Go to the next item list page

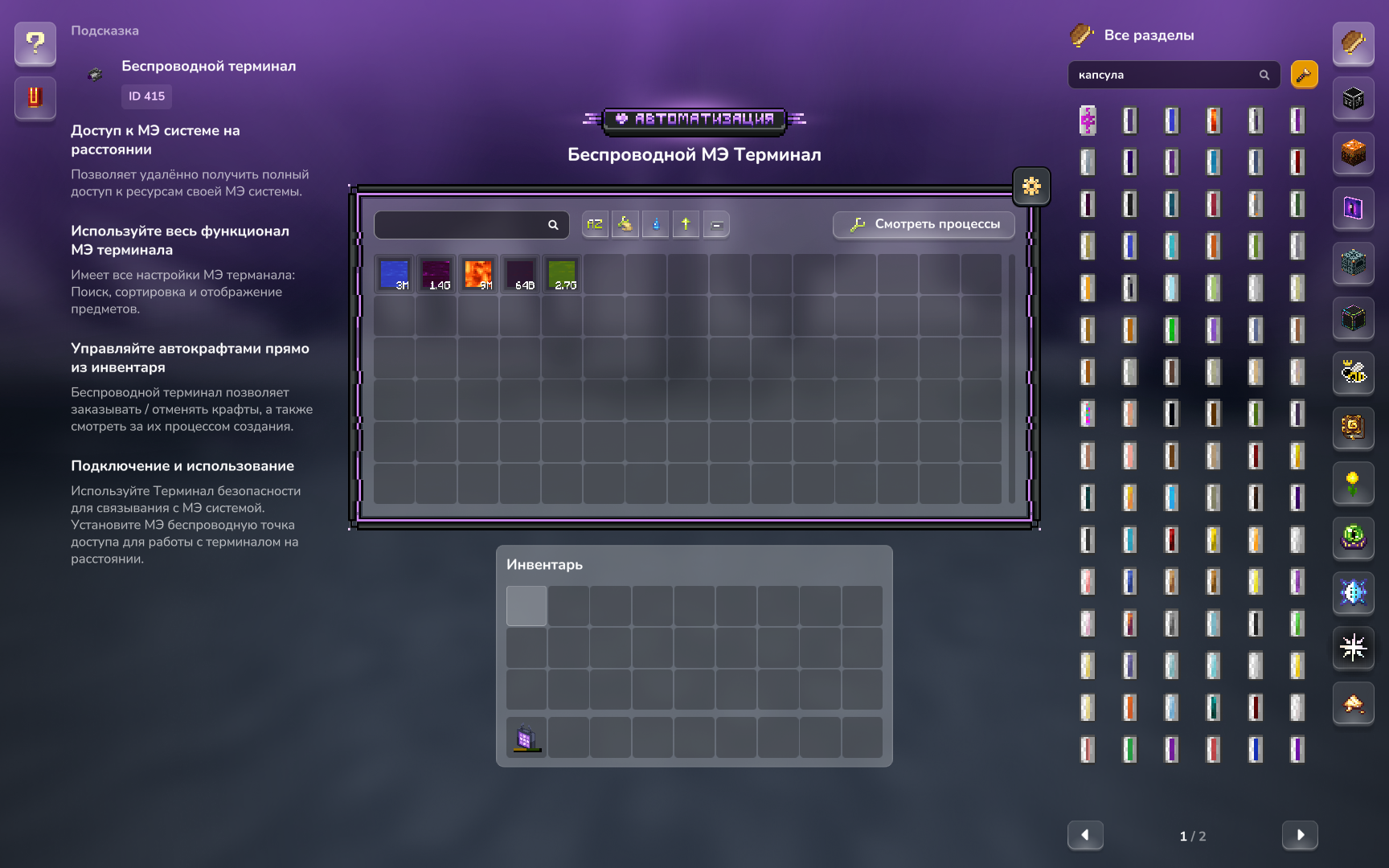click(1300, 835)
